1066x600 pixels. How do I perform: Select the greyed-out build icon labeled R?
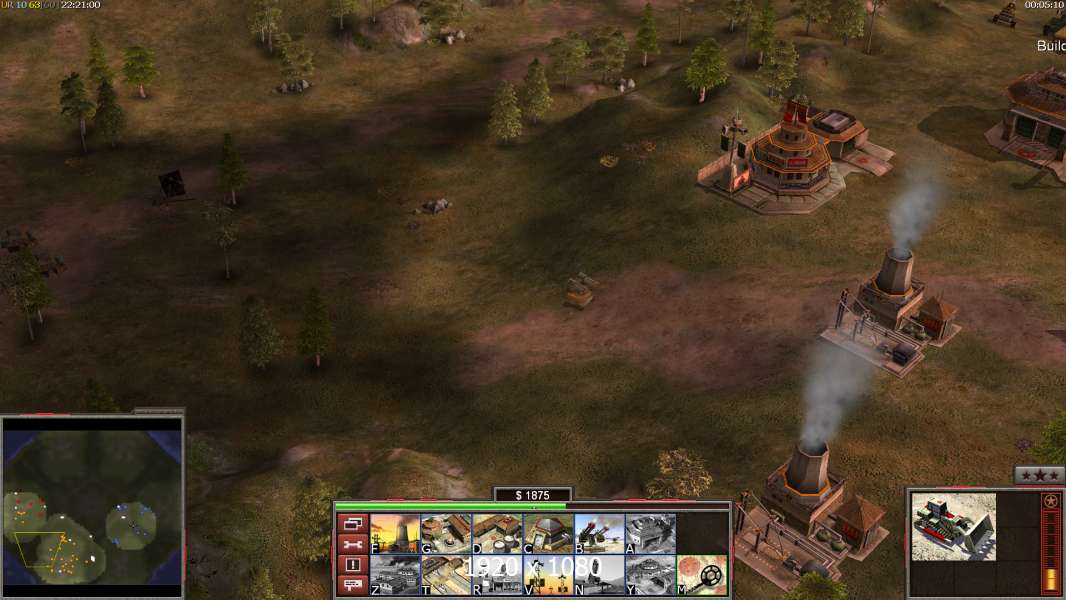tap(497, 574)
